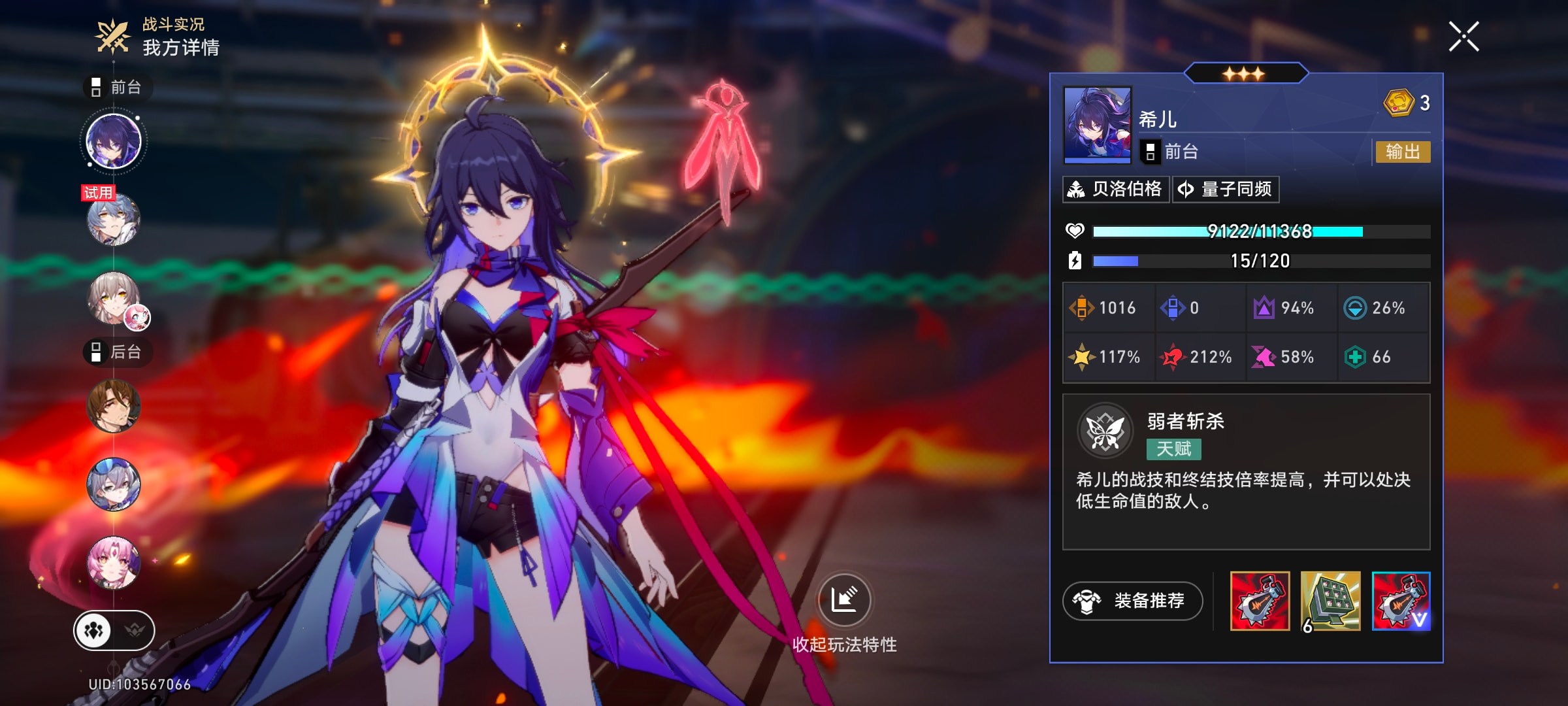This screenshot has height=706, width=1568.
Task: Tap Seele's portrait in the detail panel
Action: 1098,124
